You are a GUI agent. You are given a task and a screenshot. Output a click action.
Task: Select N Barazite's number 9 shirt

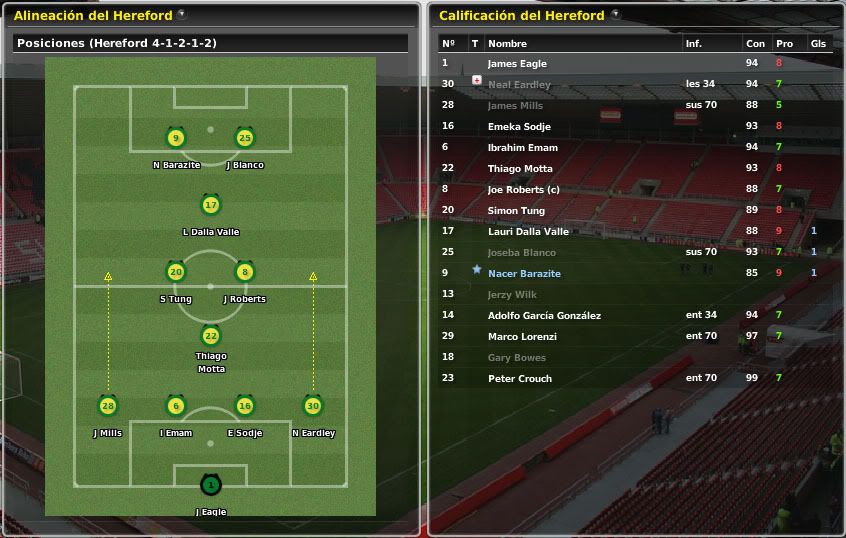(x=176, y=138)
